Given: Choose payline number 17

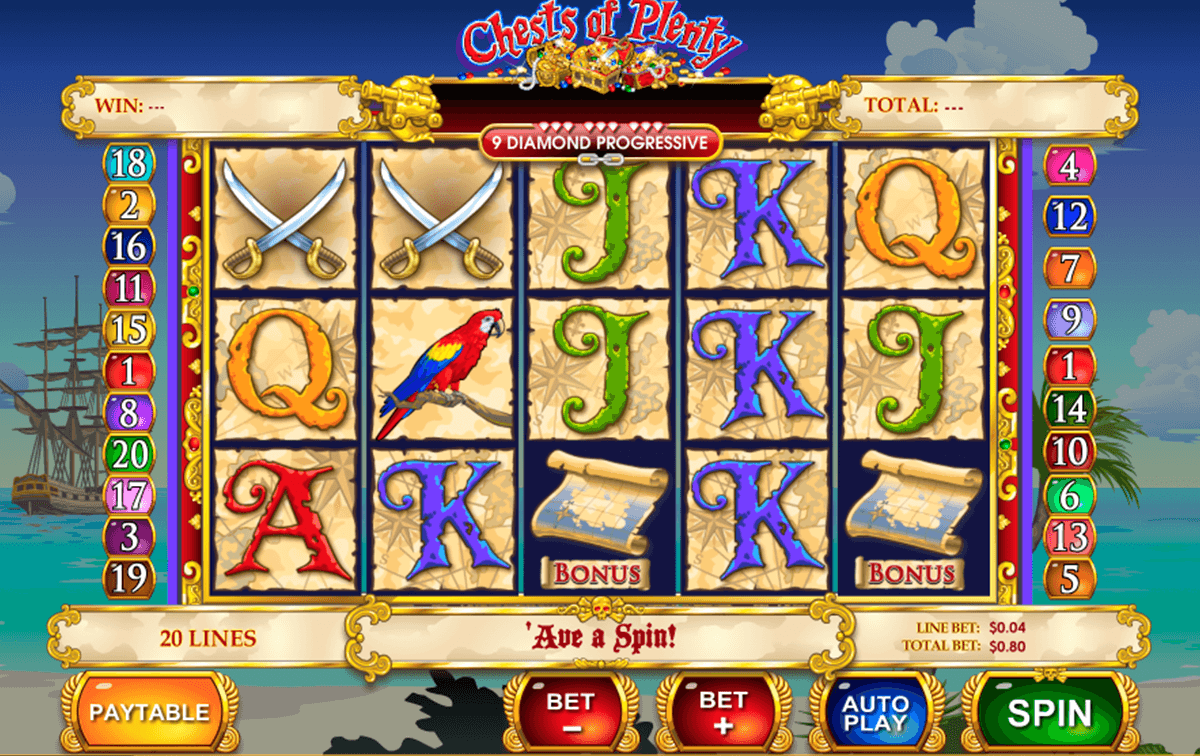Looking at the screenshot, I should coord(130,495).
